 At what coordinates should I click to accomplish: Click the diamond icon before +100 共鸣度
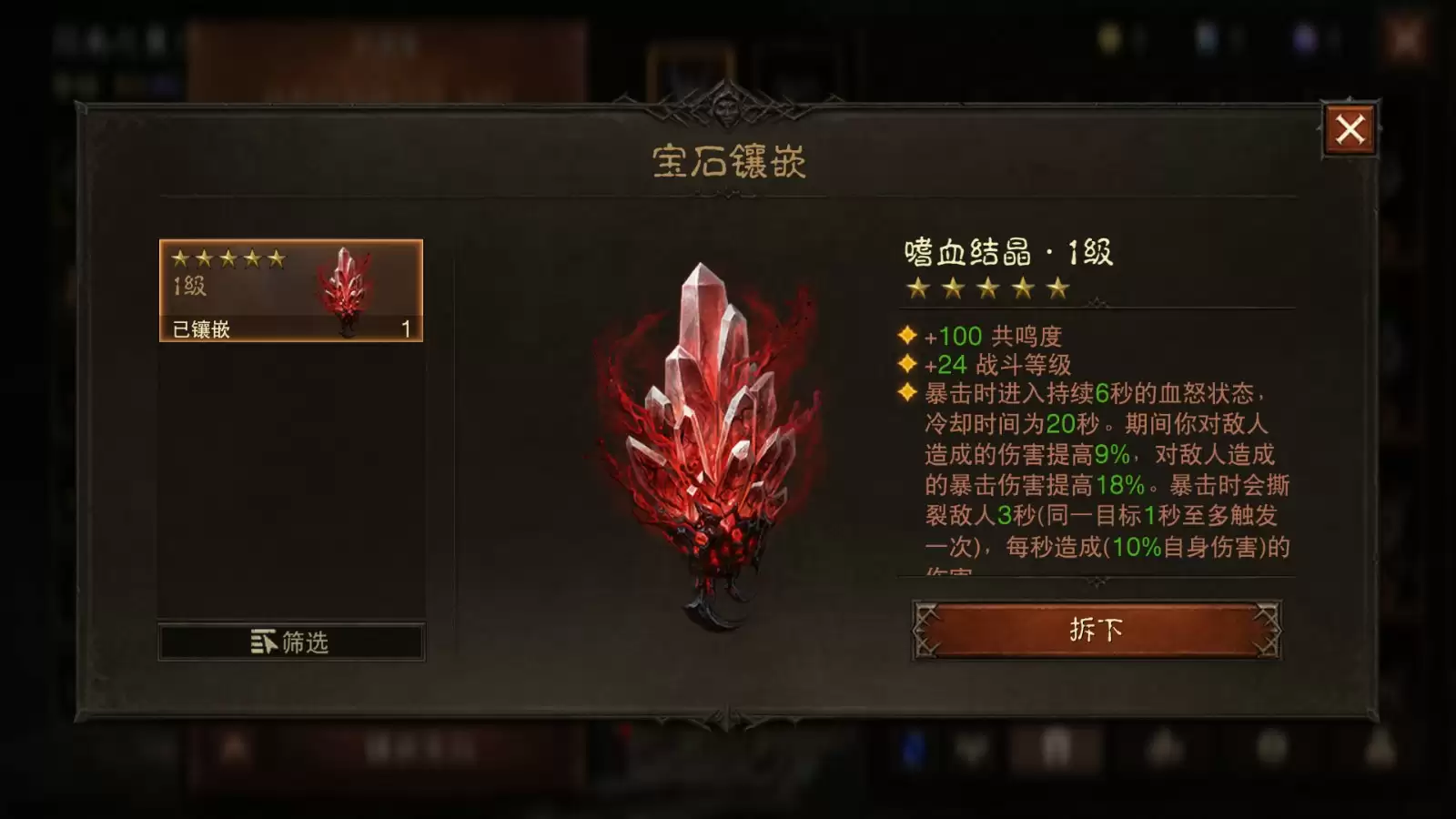905,336
